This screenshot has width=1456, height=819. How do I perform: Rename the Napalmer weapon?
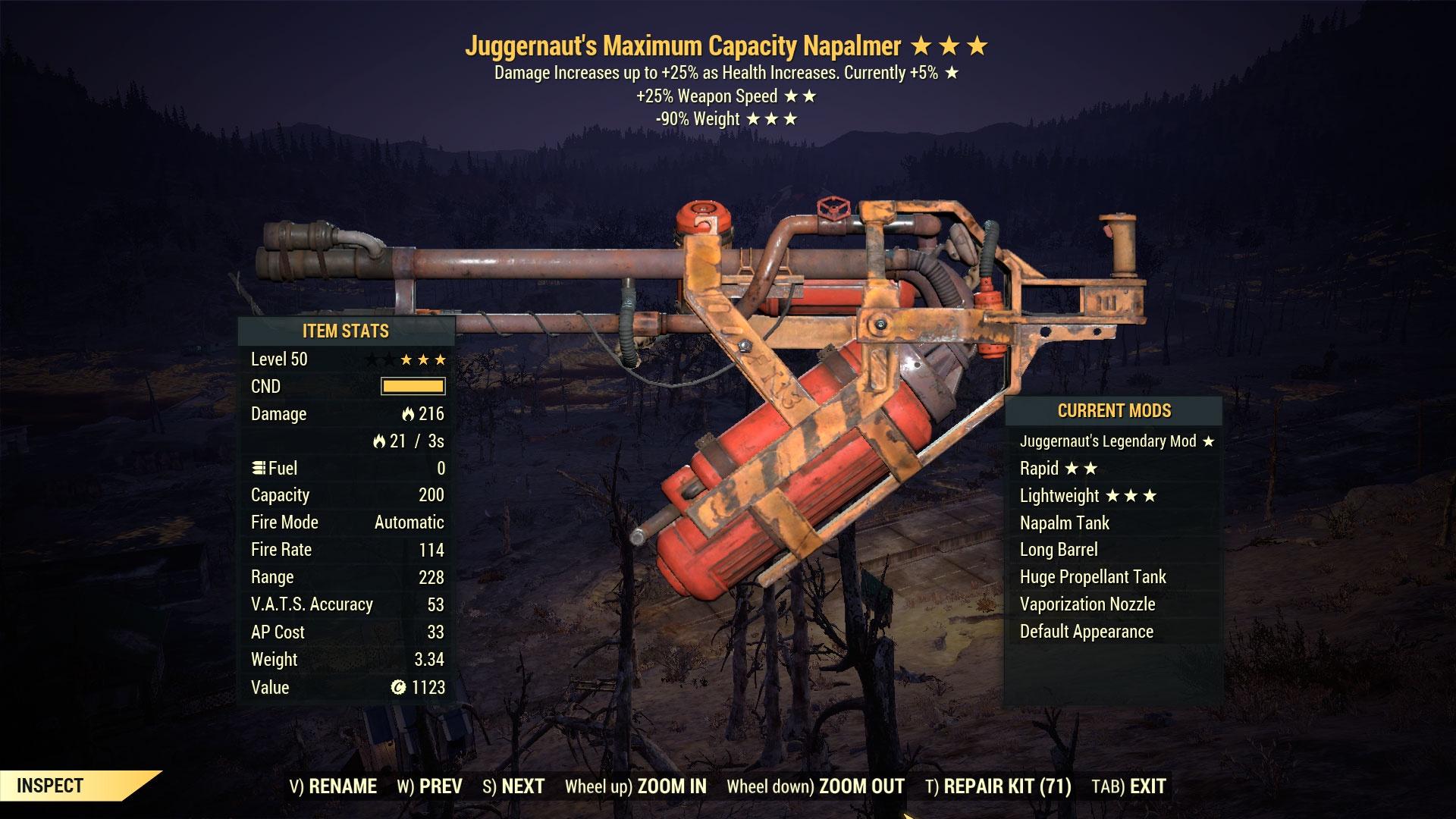click(x=333, y=786)
